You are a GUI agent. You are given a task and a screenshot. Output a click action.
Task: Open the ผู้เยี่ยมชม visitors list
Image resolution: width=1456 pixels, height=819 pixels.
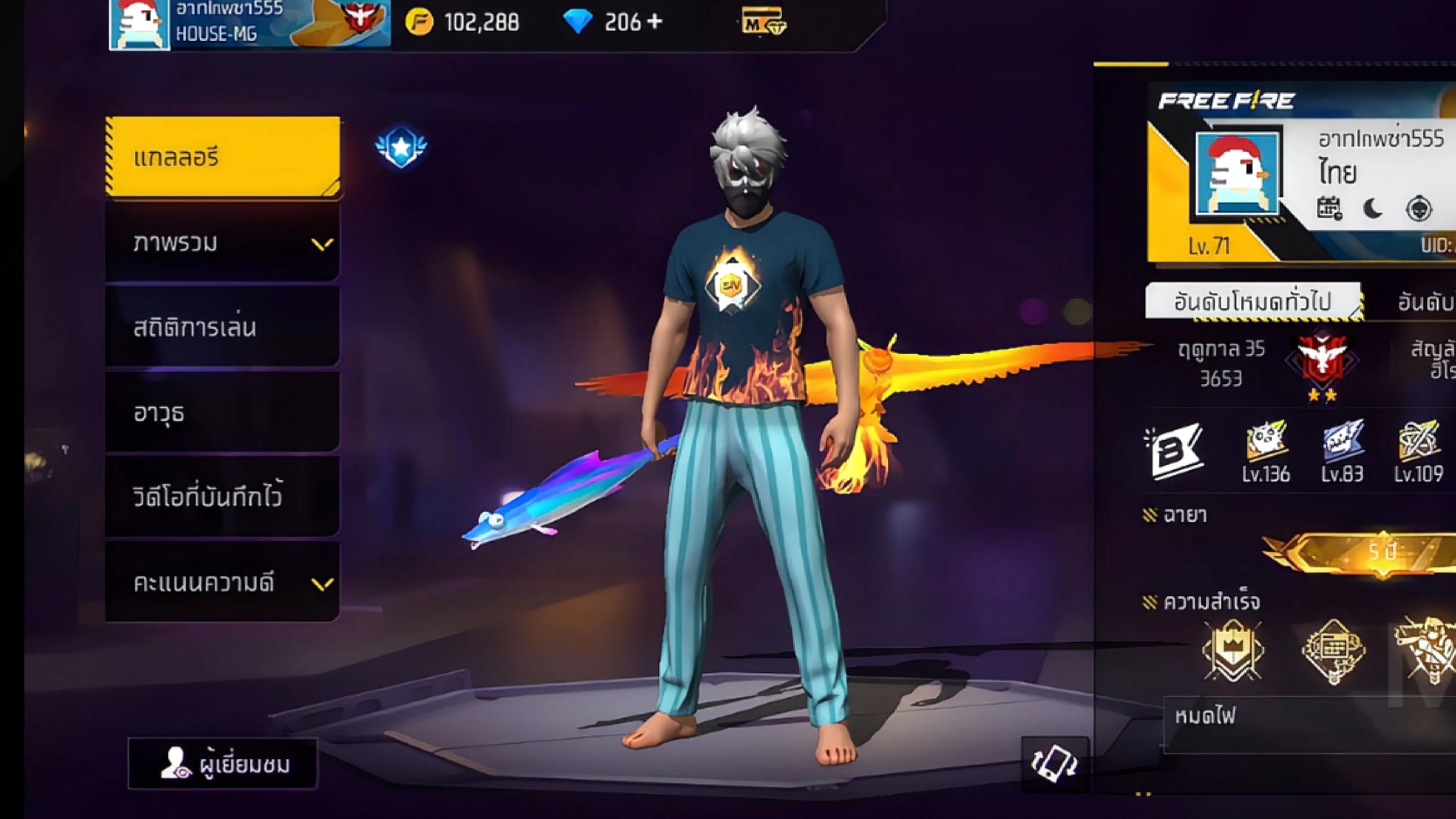[223, 764]
